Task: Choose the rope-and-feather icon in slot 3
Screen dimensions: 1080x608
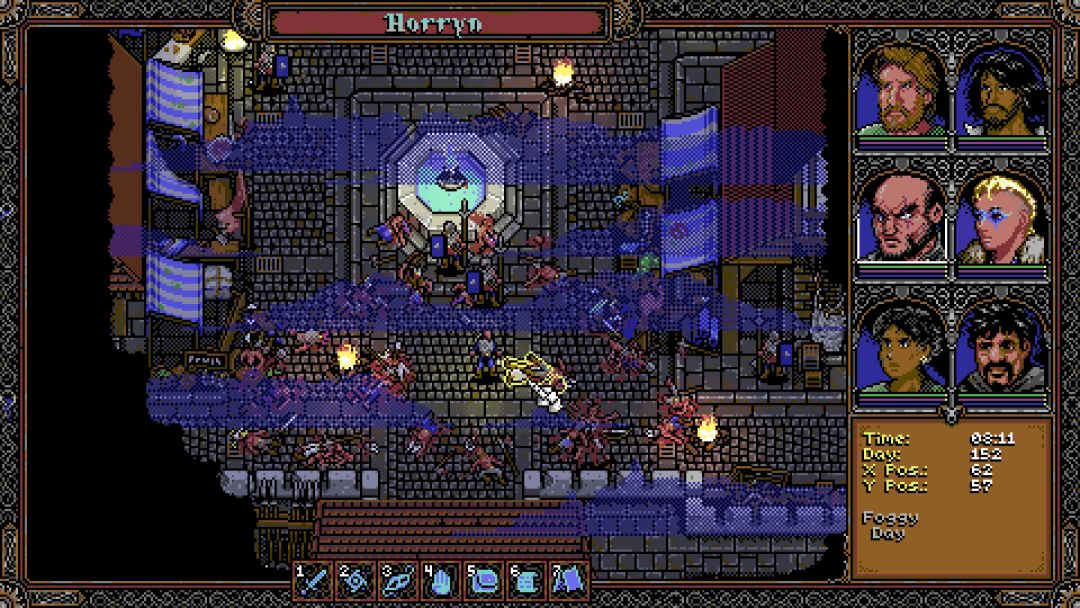Action: (x=399, y=580)
